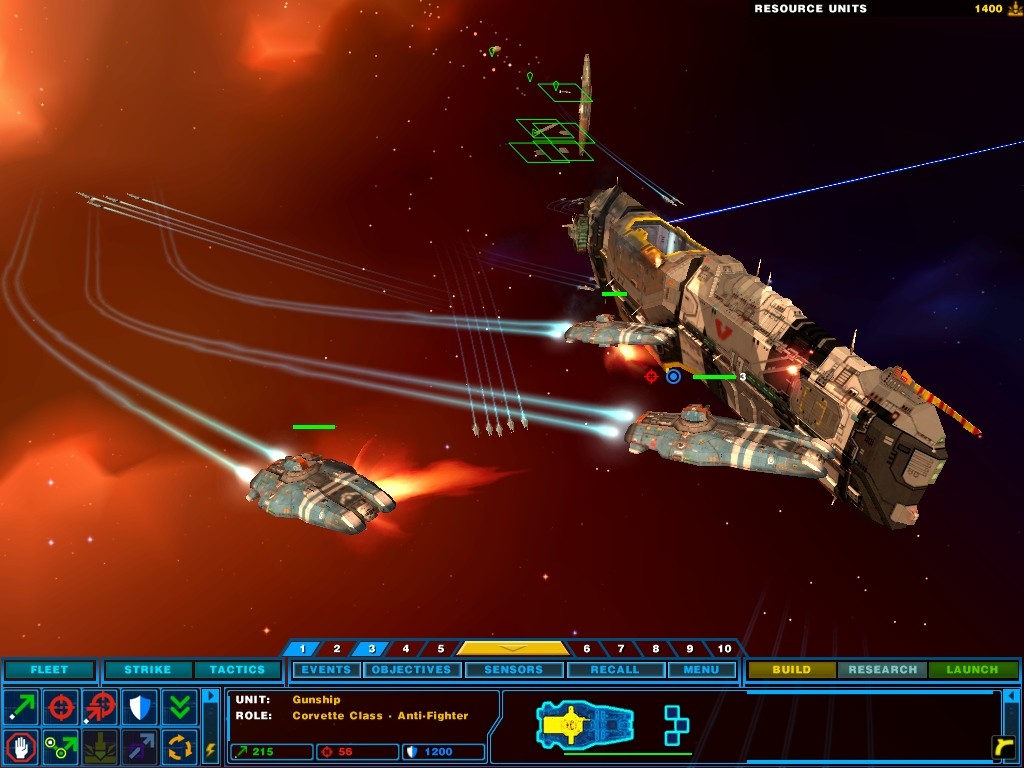Select control group 1 tab
The height and width of the screenshot is (768, 1024).
302,649
